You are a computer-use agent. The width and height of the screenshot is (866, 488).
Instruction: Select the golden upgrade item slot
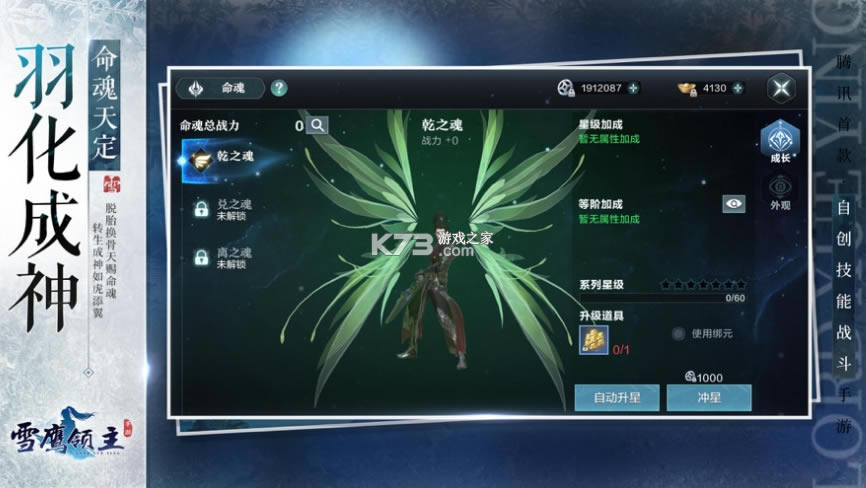coord(594,338)
